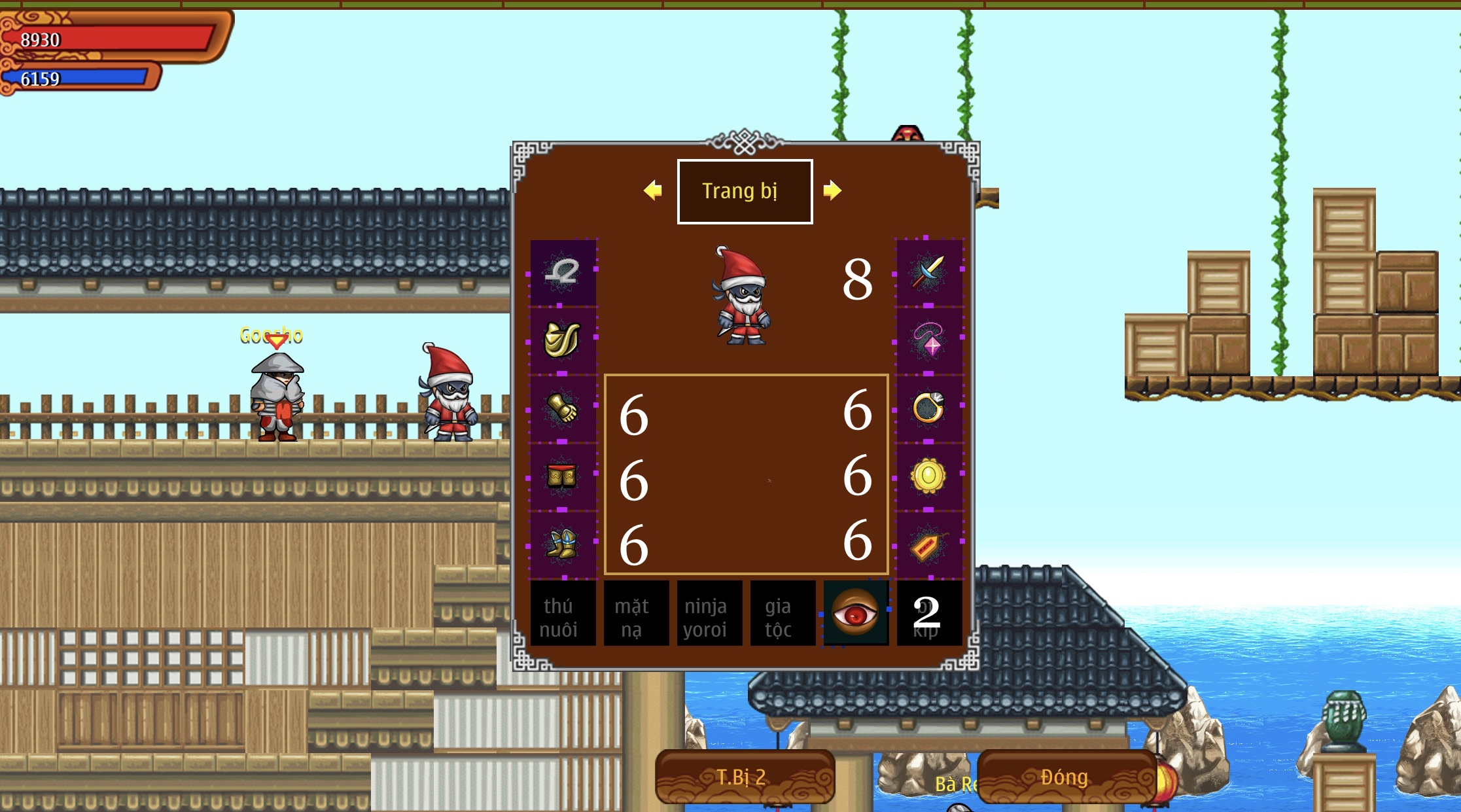Open the mặt nạ mask slot

[x=636, y=613]
